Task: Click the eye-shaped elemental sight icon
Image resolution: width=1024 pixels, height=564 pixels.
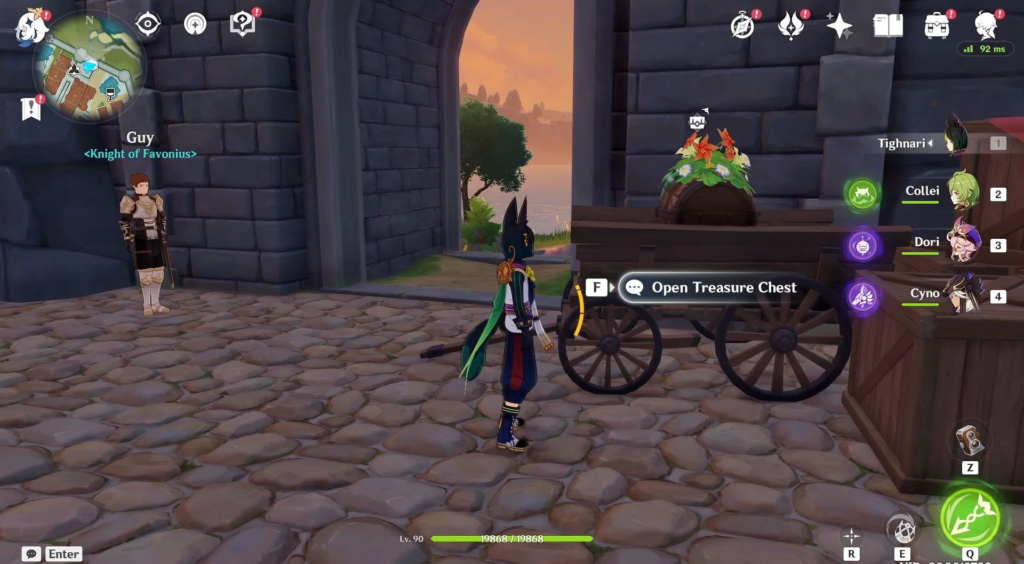Action: 148,23
